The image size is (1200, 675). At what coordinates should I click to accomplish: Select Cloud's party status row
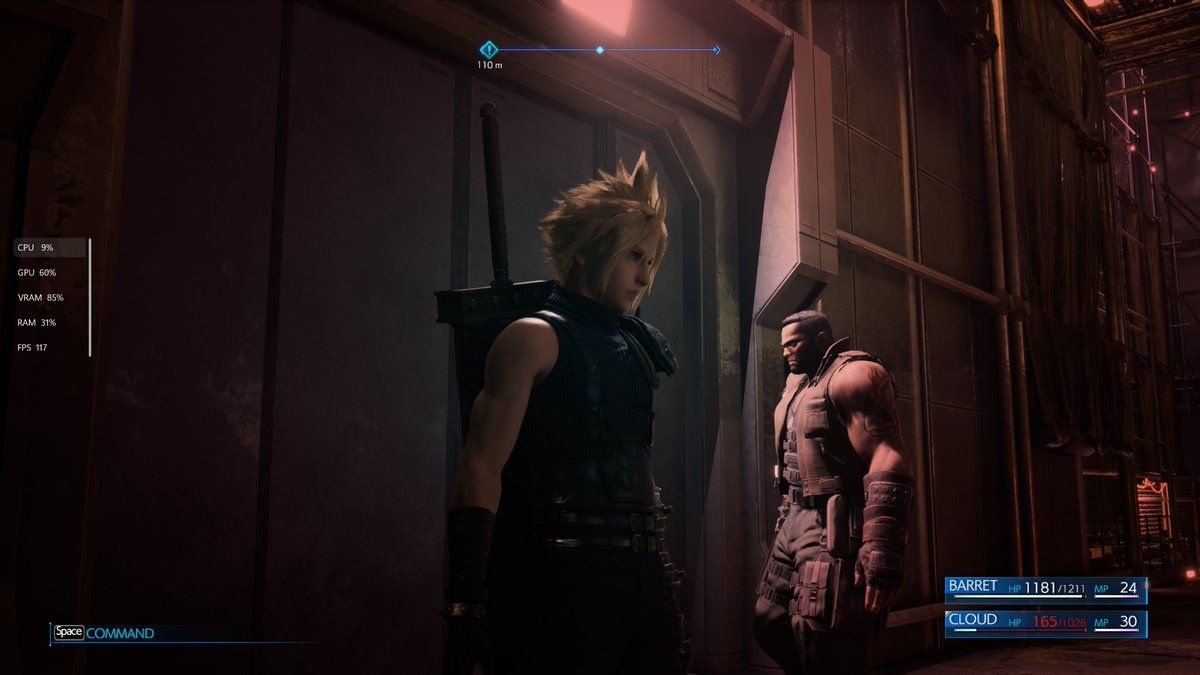click(1045, 622)
